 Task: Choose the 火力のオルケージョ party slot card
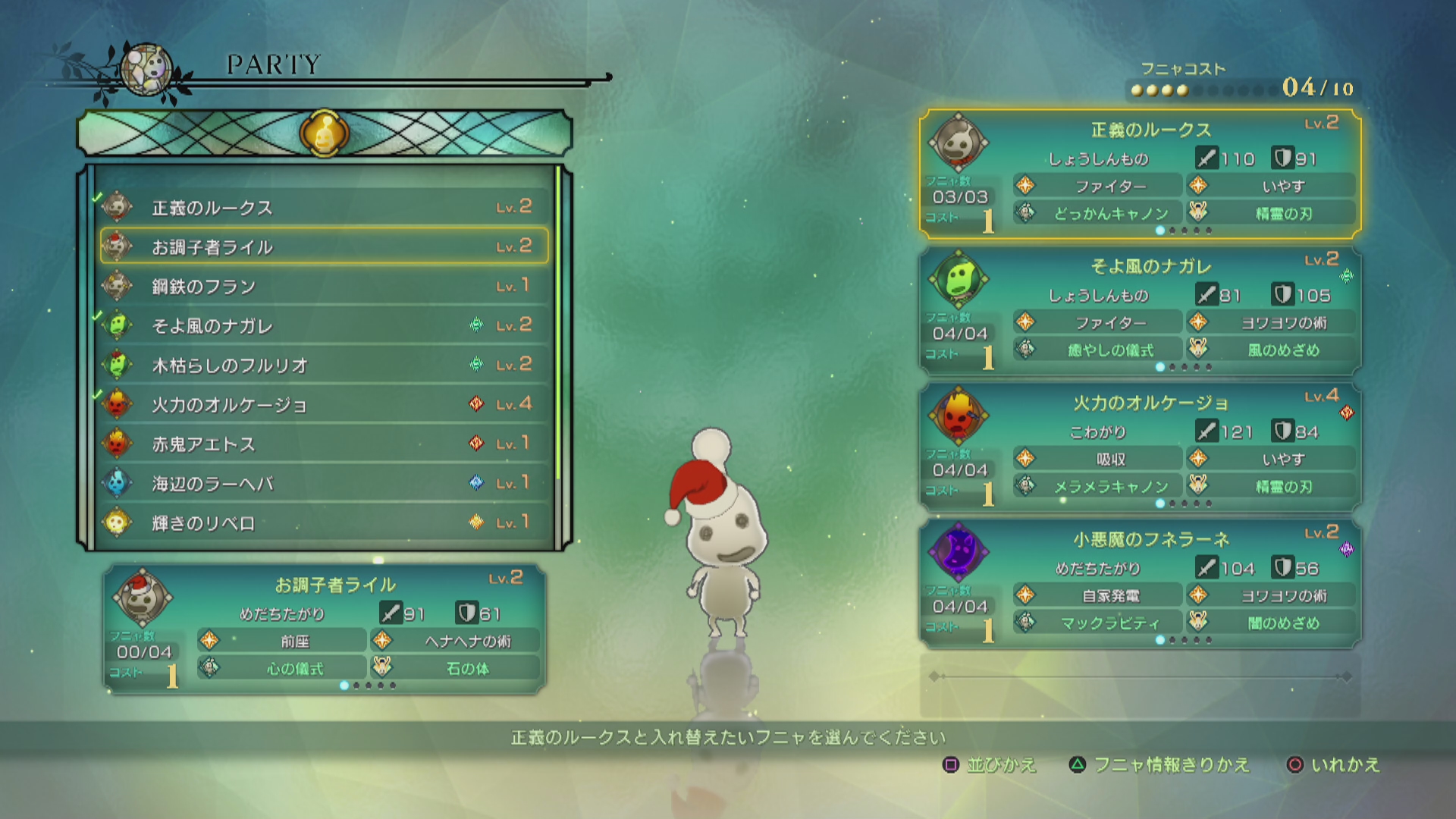point(1140,447)
